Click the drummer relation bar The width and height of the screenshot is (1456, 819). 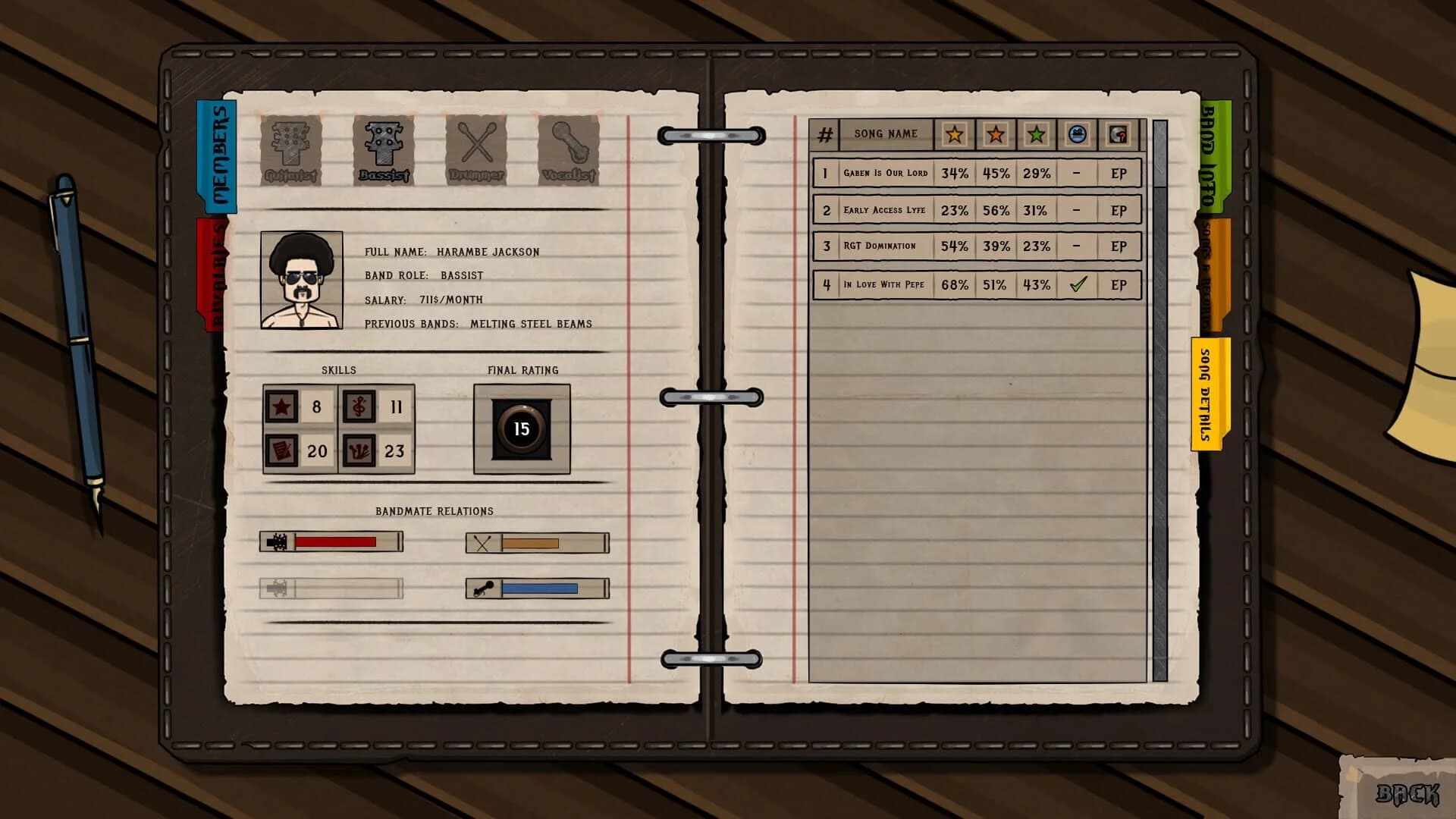point(536,542)
